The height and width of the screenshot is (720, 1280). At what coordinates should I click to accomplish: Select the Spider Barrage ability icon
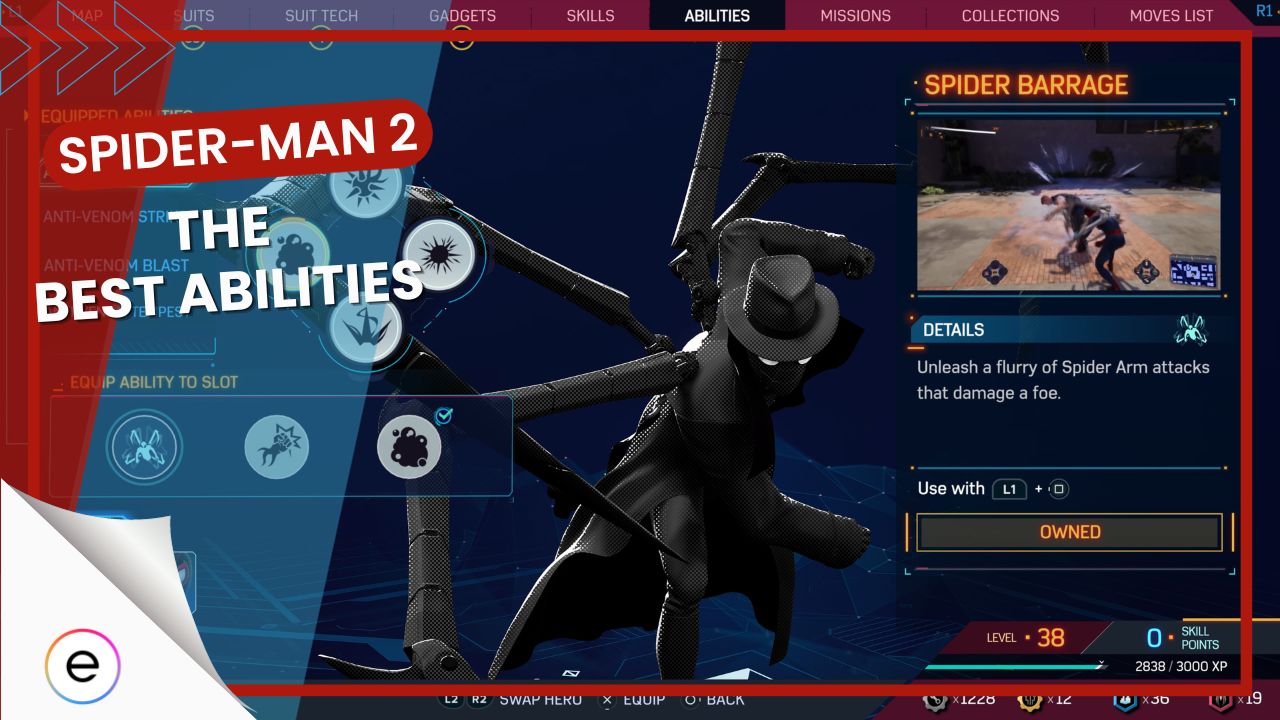pyautogui.click(x=145, y=447)
